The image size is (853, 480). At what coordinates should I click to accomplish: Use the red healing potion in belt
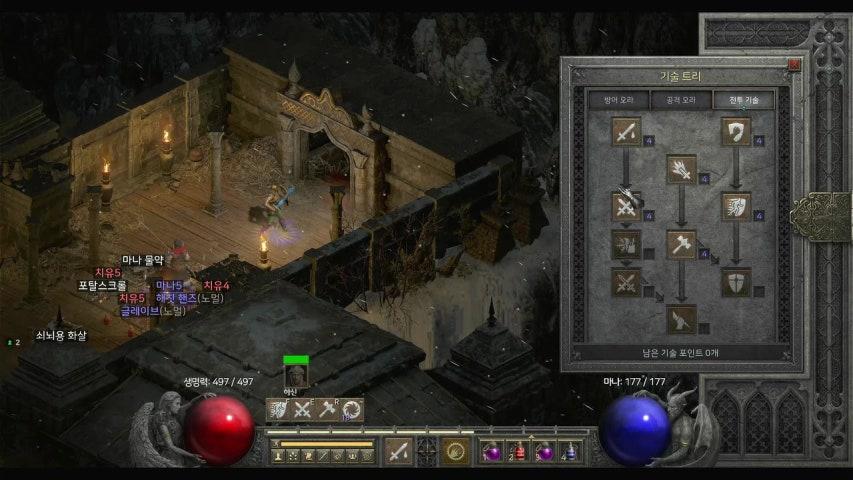pos(517,452)
